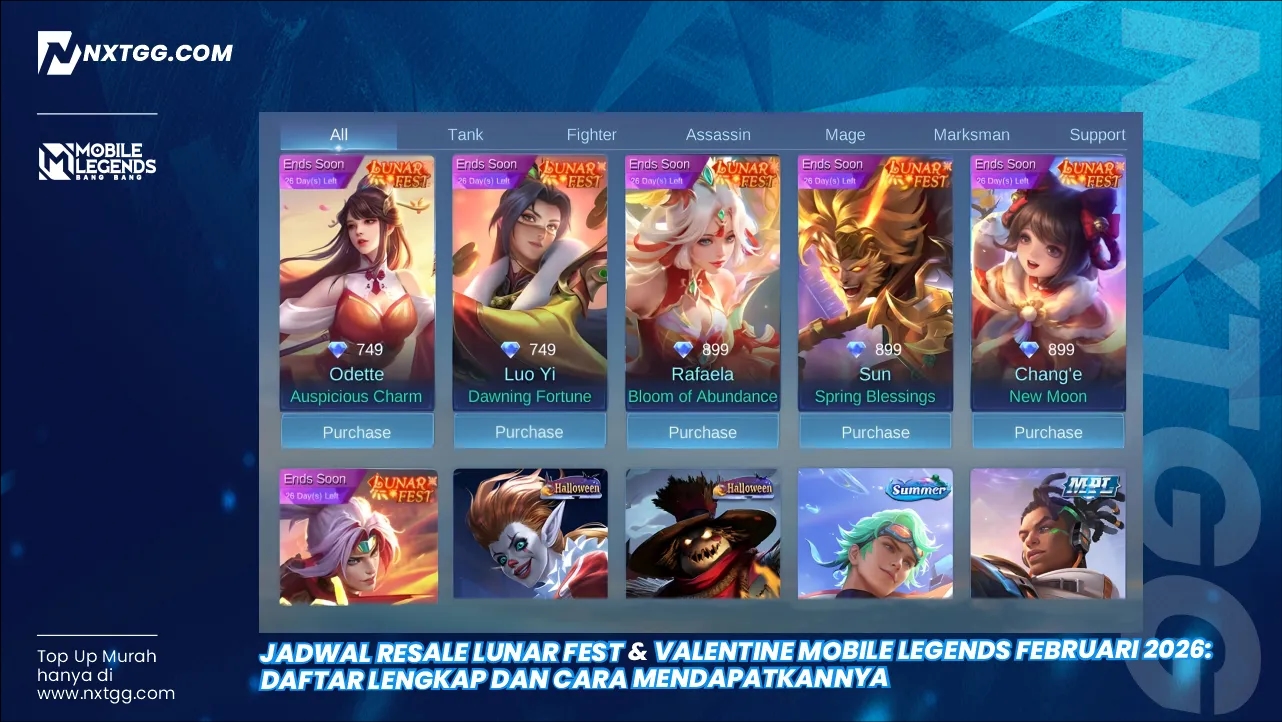Click the Mobile Legends Bang Bang logo

[x=97, y=160]
